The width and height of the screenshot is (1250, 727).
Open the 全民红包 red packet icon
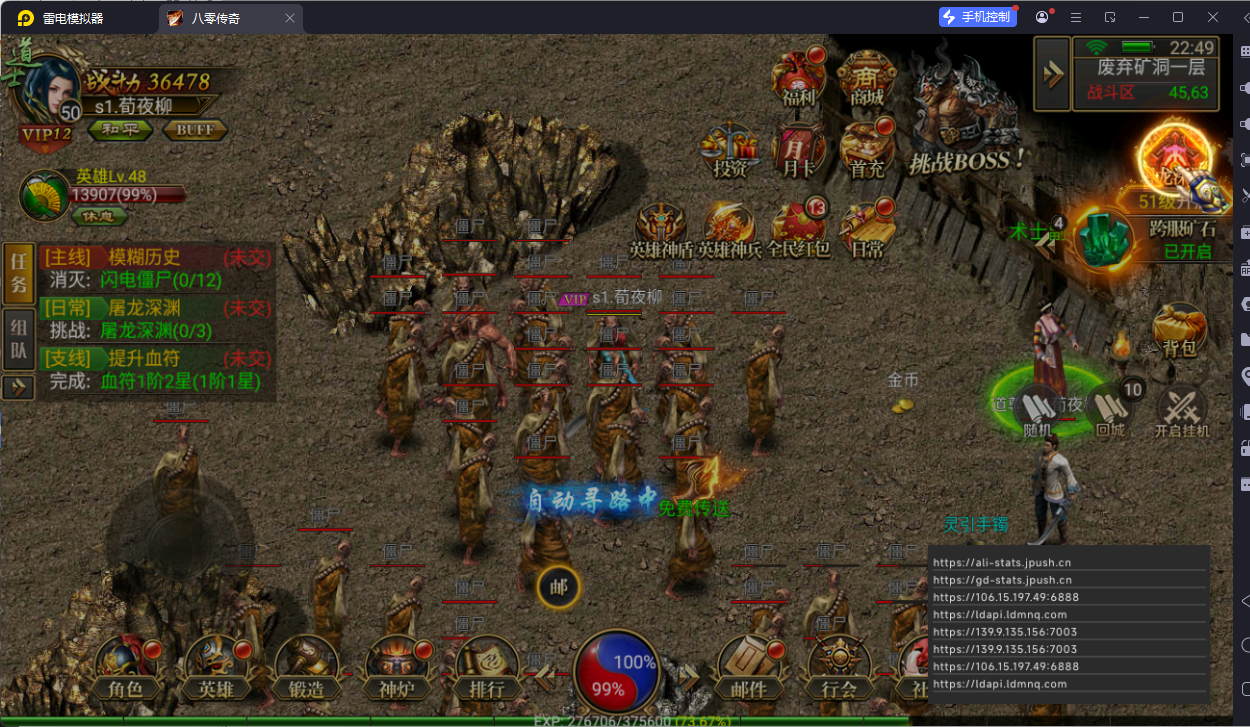799,229
